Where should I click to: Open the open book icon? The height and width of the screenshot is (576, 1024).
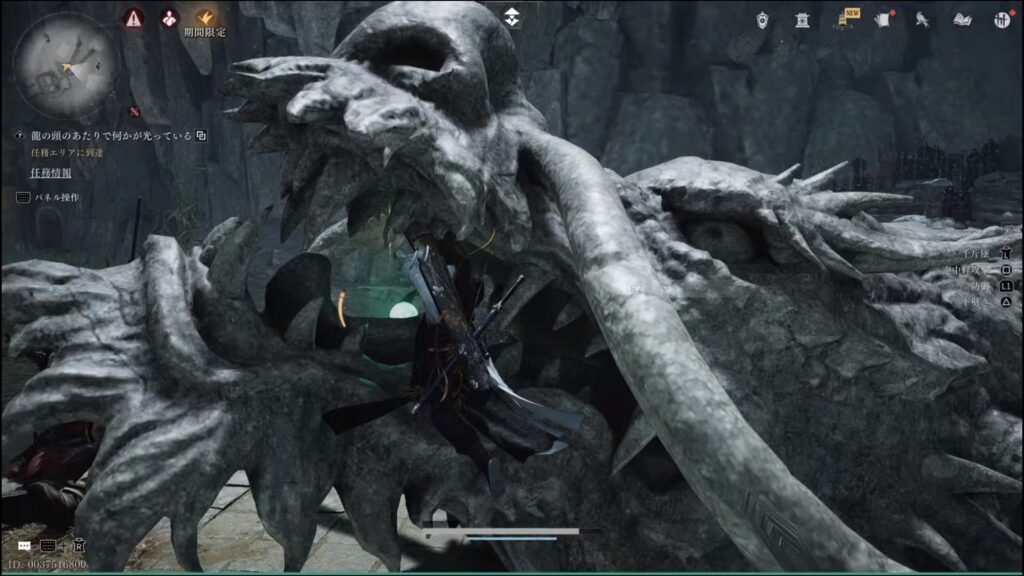963,19
